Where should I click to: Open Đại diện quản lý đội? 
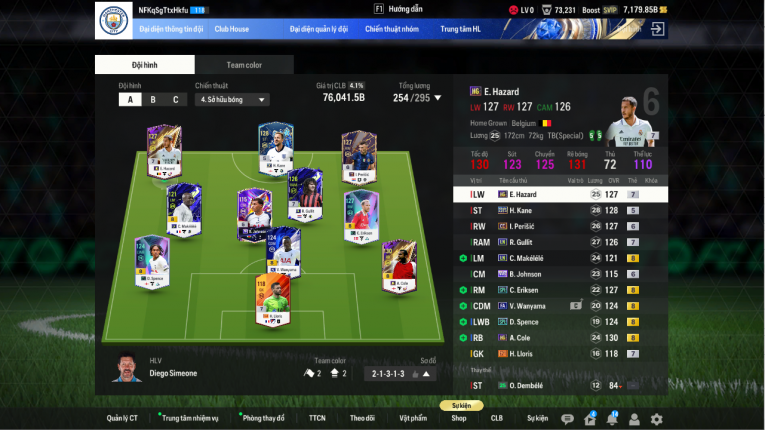pos(319,29)
